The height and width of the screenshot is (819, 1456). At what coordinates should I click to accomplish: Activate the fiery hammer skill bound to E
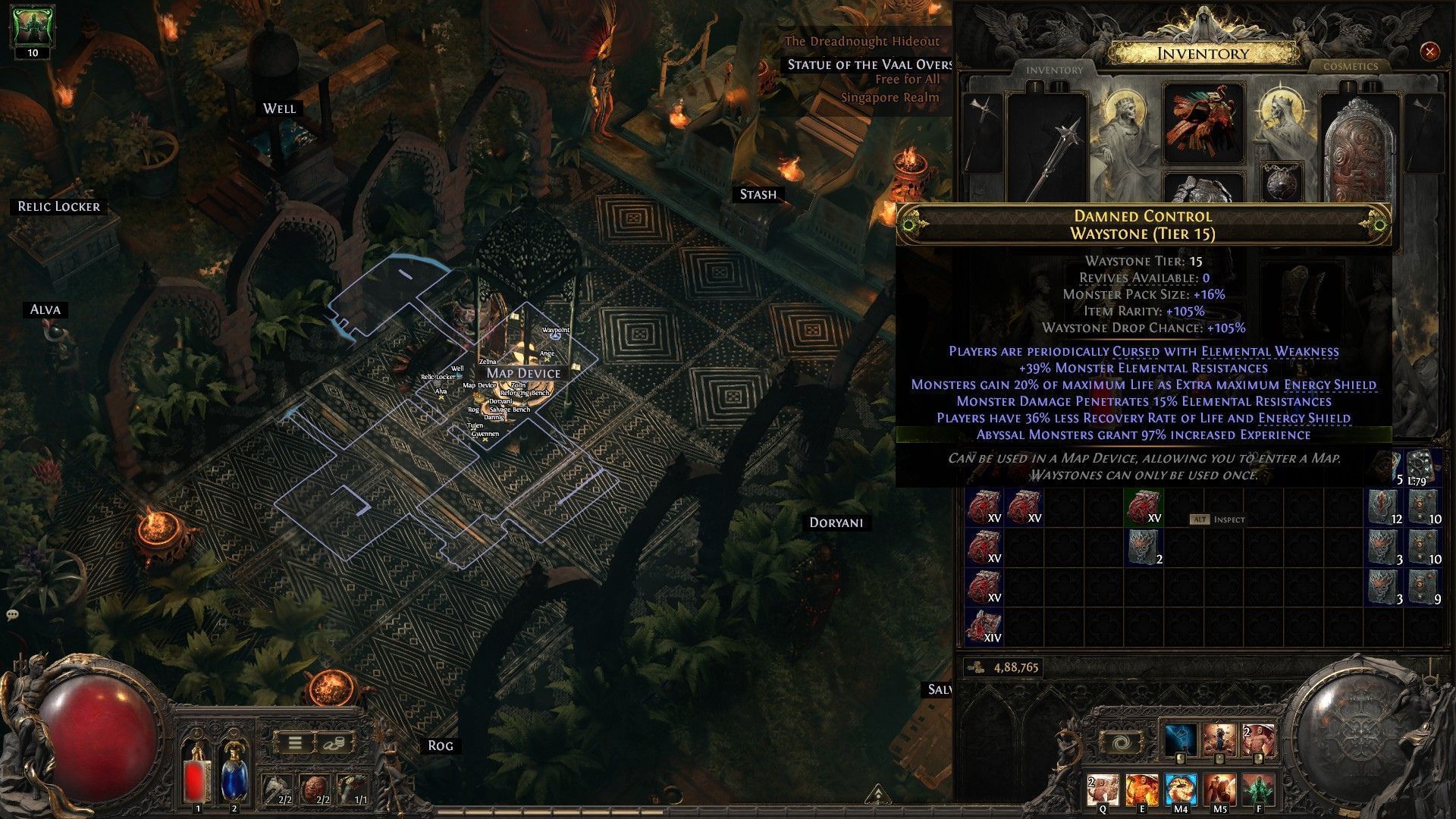1141,790
